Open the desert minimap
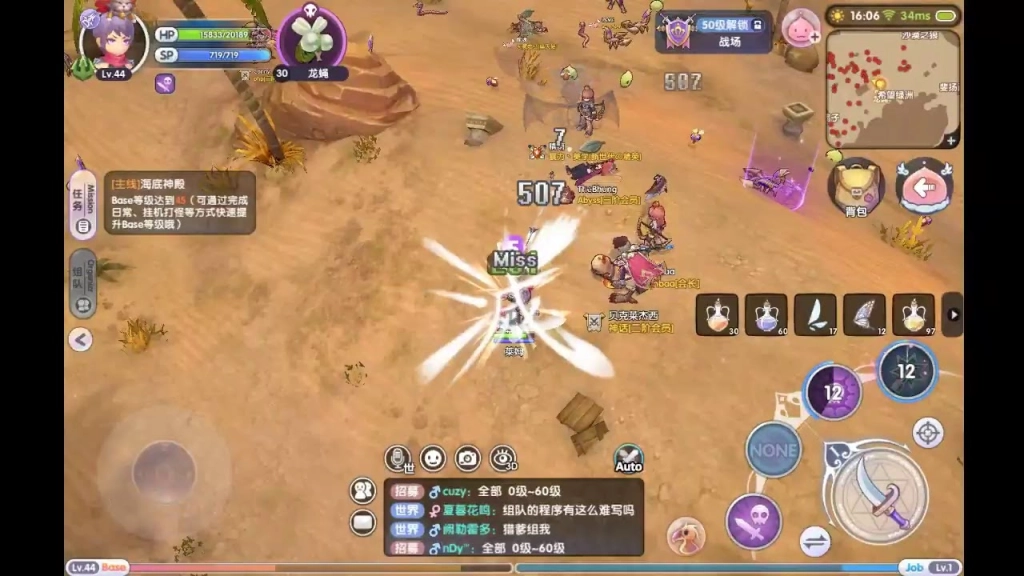Viewport: 1024px width, 576px height. [x=893, y=89]
